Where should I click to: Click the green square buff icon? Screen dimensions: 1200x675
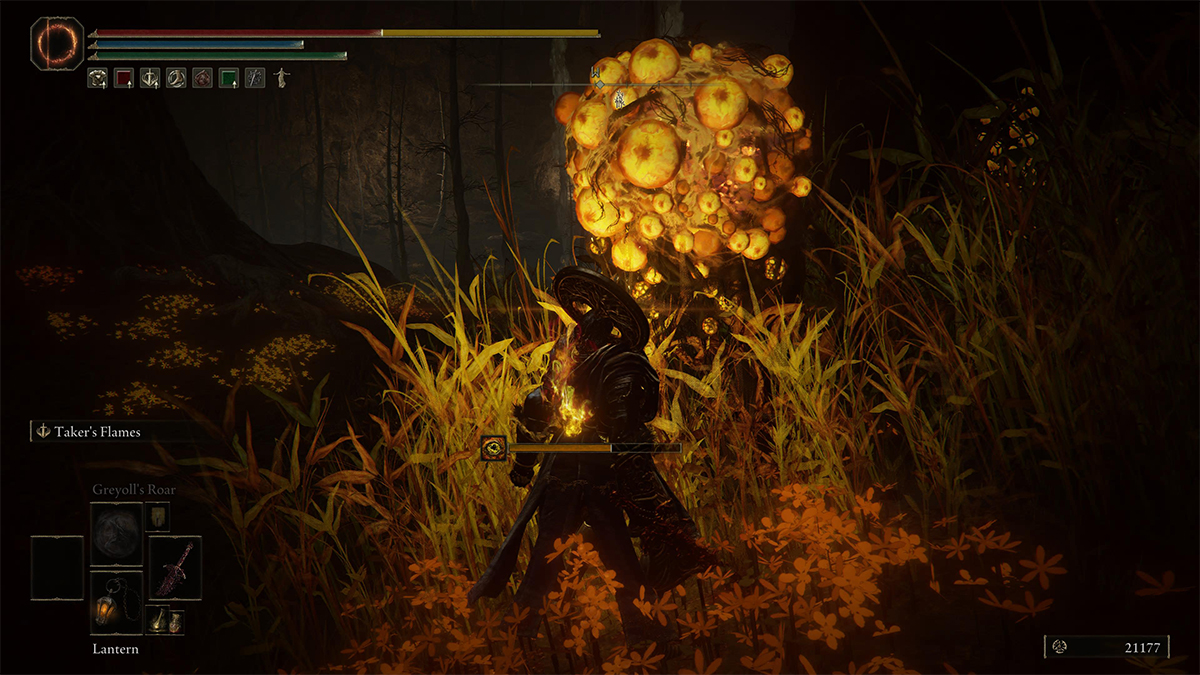(229, 77)
